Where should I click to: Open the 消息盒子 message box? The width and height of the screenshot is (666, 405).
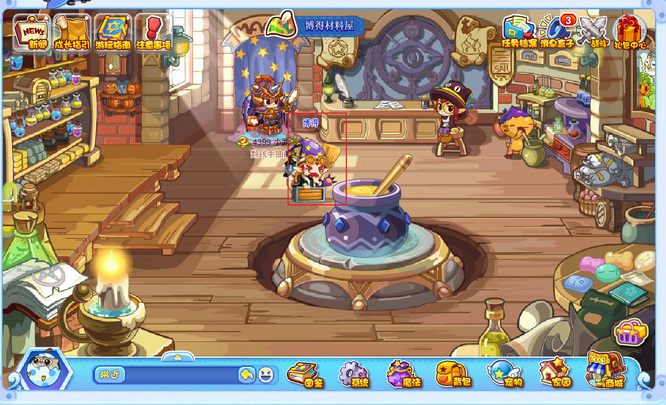(558, 32)
